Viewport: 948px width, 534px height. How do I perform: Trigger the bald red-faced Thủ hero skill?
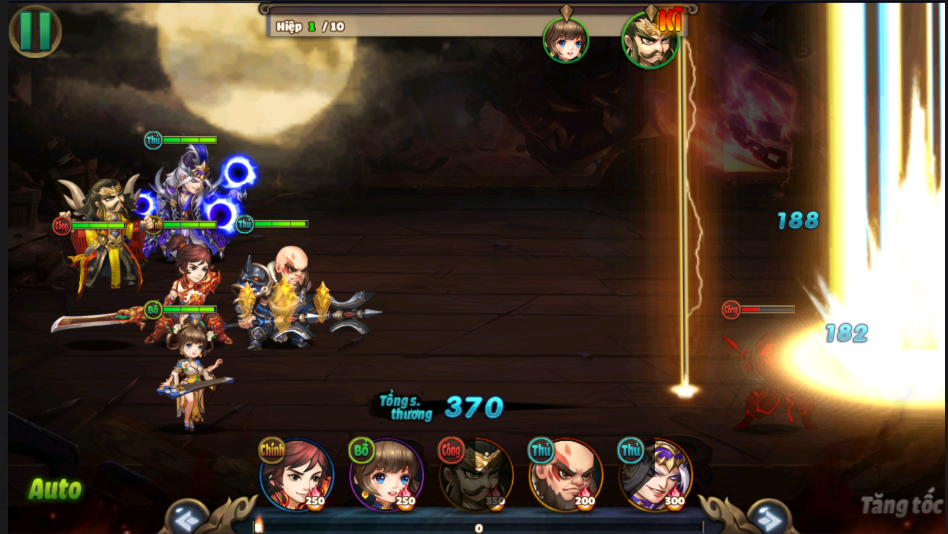(x=566, y=475)
